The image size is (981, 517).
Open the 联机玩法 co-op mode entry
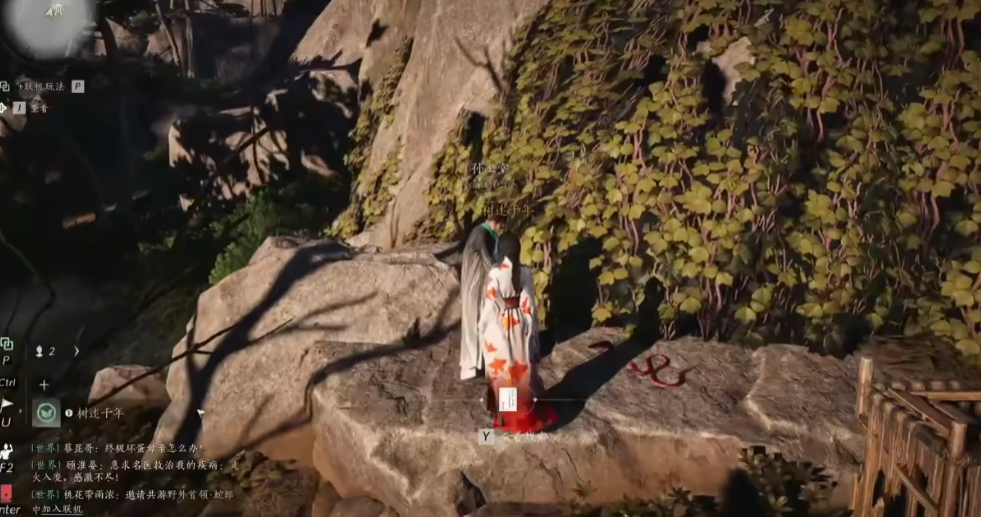40,87
